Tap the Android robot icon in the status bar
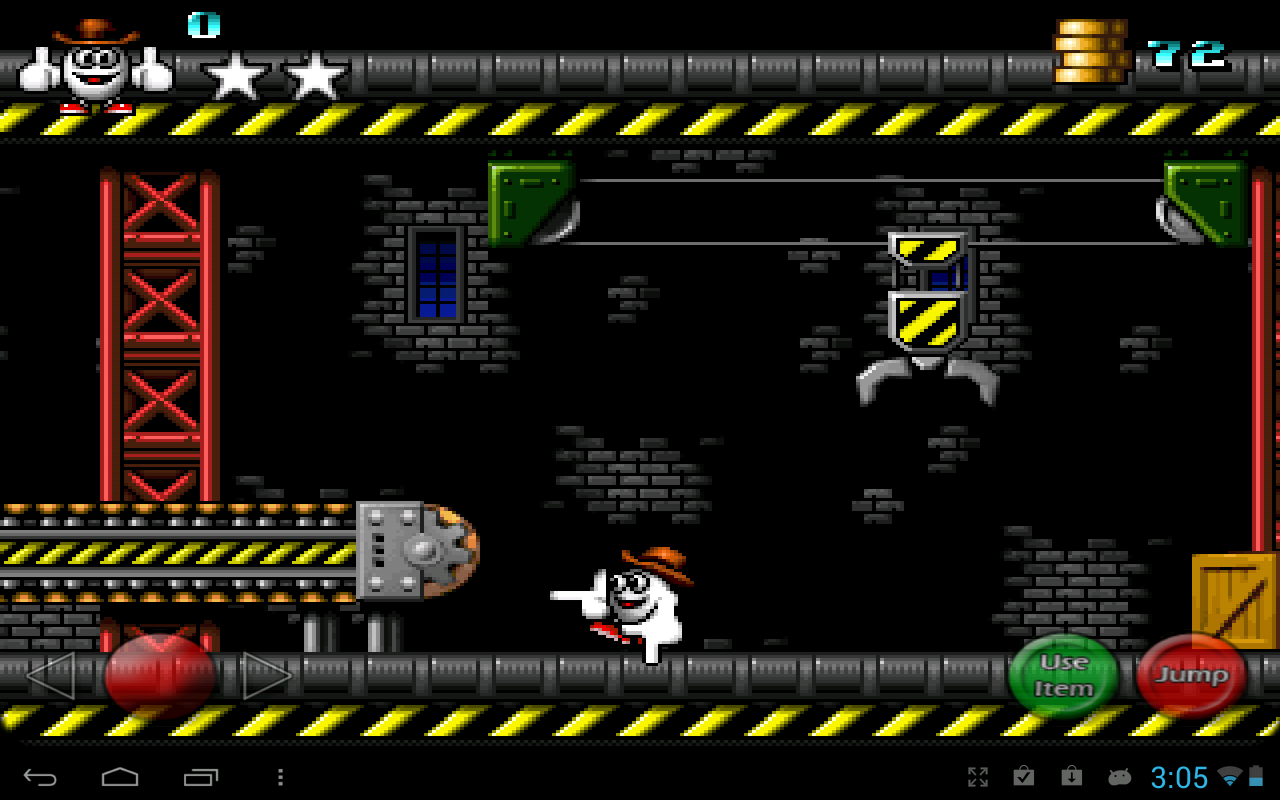 (x=1118, y=776)
